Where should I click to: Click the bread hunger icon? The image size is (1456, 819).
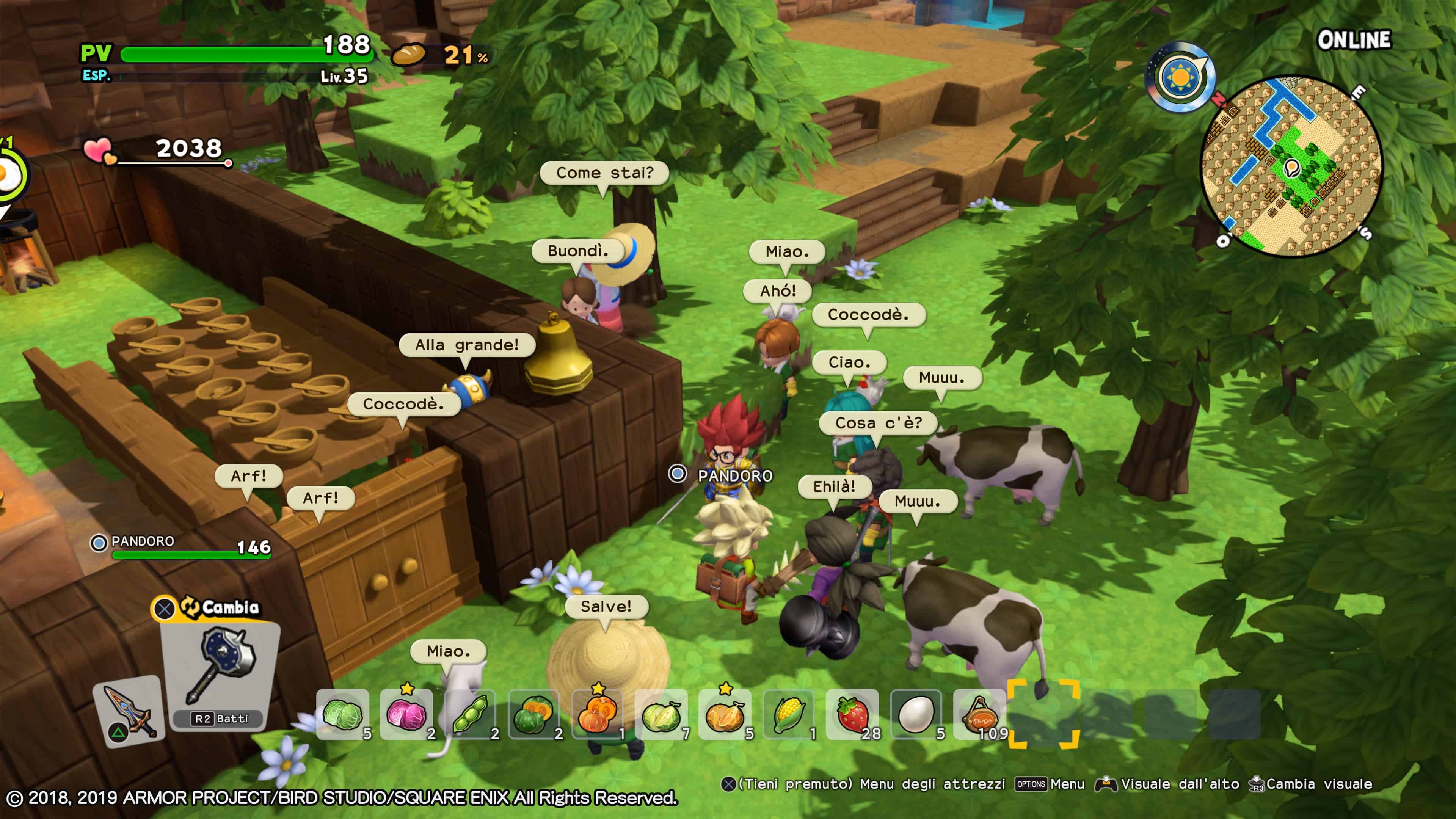408,55
